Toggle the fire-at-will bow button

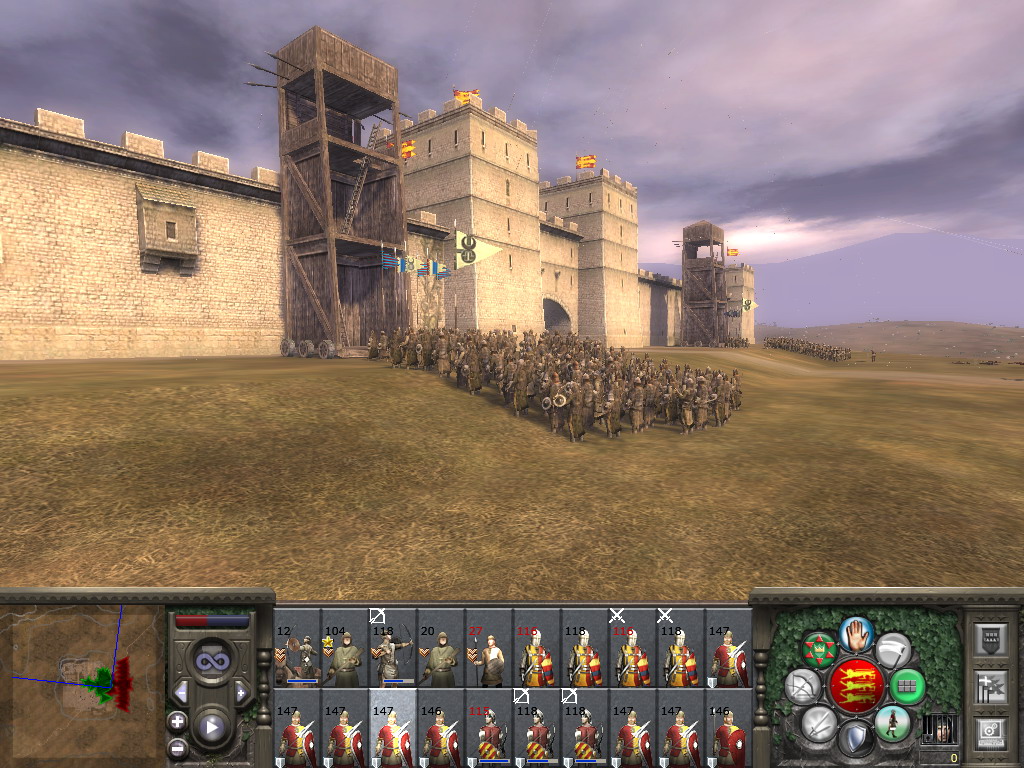803,687
